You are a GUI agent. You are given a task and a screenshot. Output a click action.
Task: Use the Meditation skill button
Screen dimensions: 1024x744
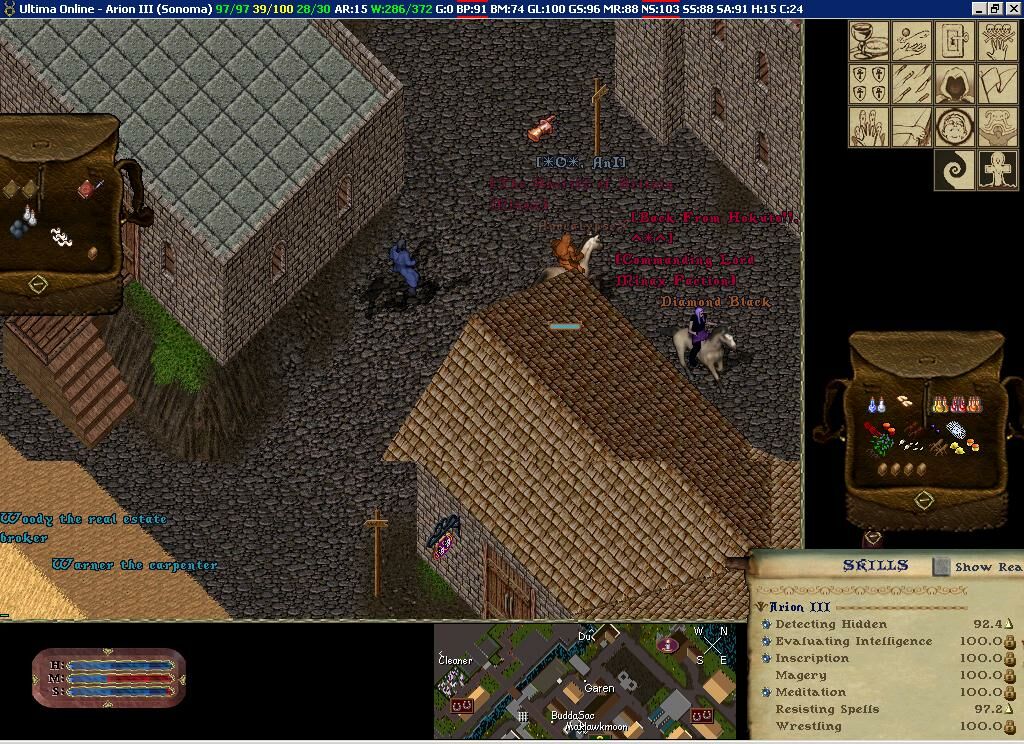(x=767, y=692)
